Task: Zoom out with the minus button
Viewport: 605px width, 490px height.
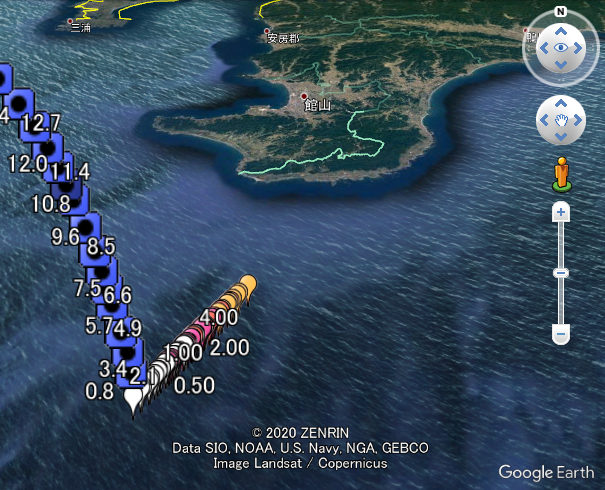Action: click(561, 333)
